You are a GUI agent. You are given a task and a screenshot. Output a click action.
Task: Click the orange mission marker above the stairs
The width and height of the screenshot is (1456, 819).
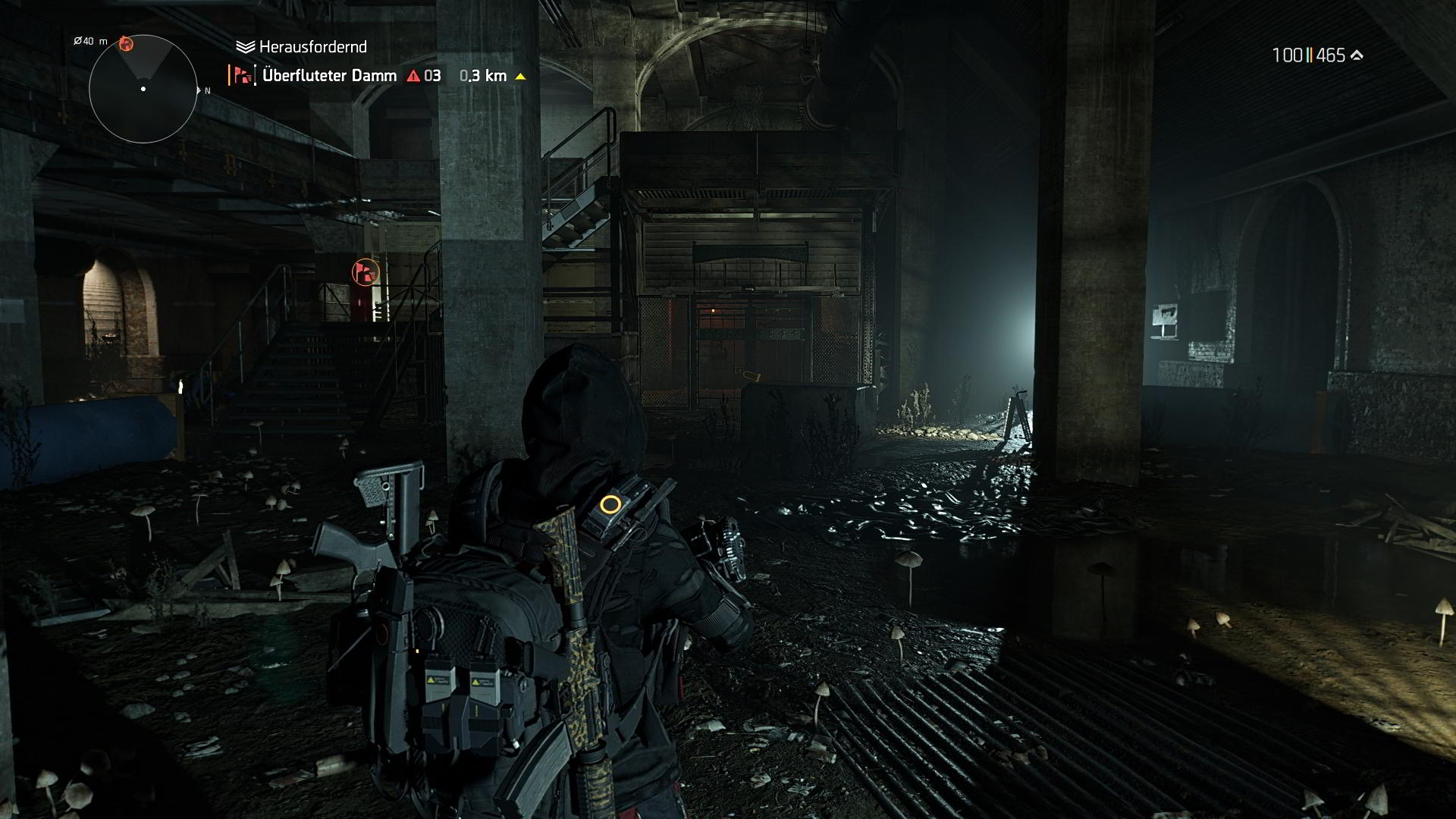[x=363, y=273]
